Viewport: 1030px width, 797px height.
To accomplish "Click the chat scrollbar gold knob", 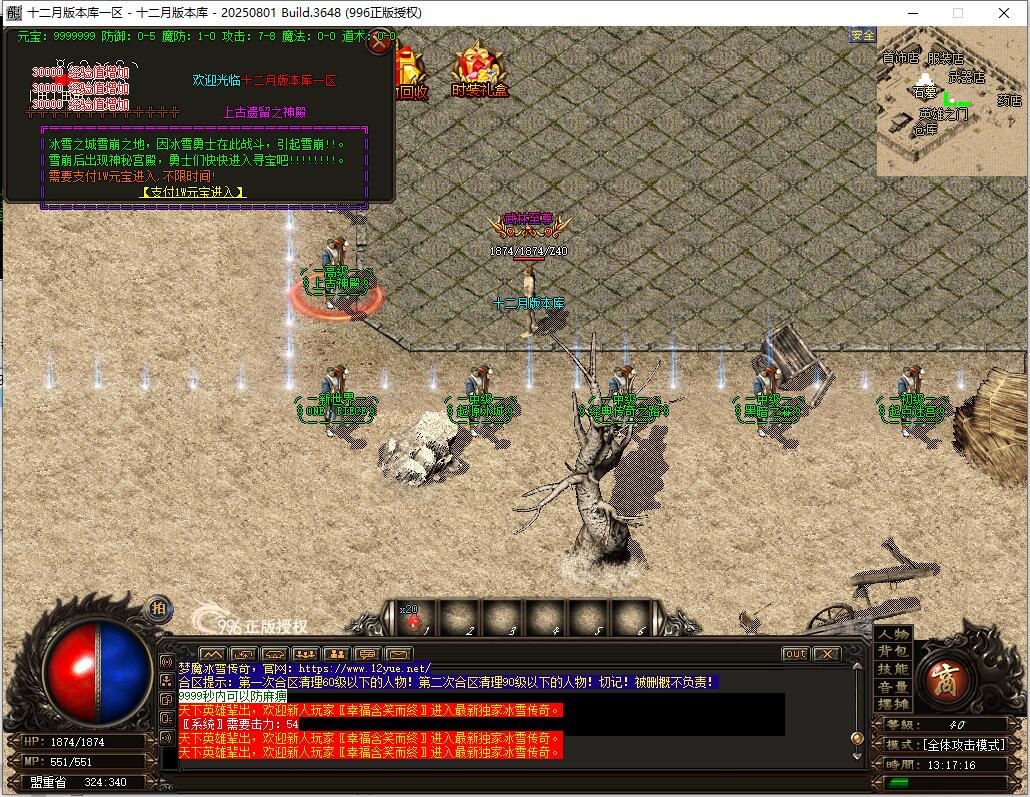I will [856, 738].
